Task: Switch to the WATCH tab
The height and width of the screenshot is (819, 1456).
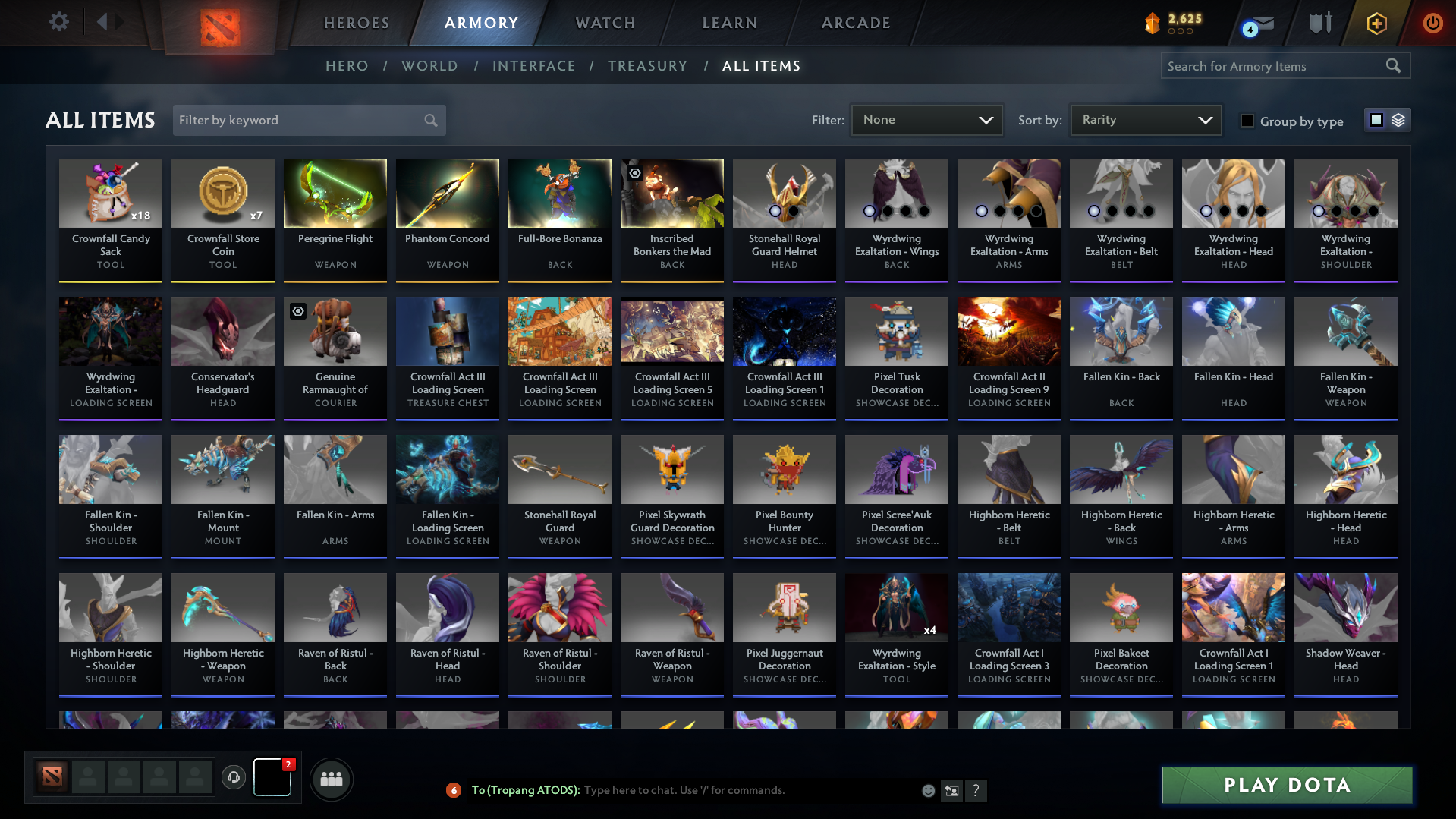Action: 605,23
